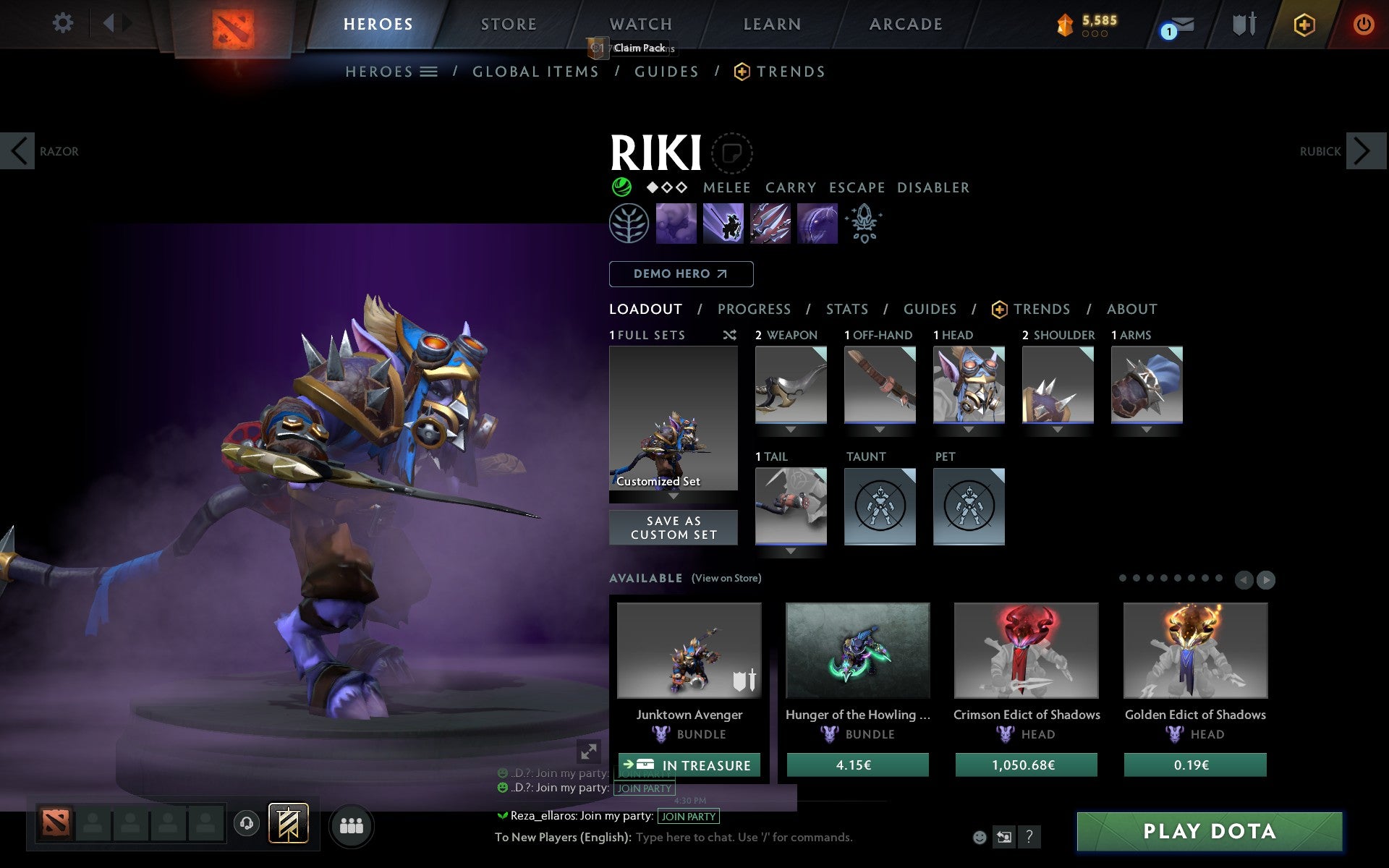Expand the Tail item slot arrow
This screenshot has height=868, width=1389.
[790, 550]
